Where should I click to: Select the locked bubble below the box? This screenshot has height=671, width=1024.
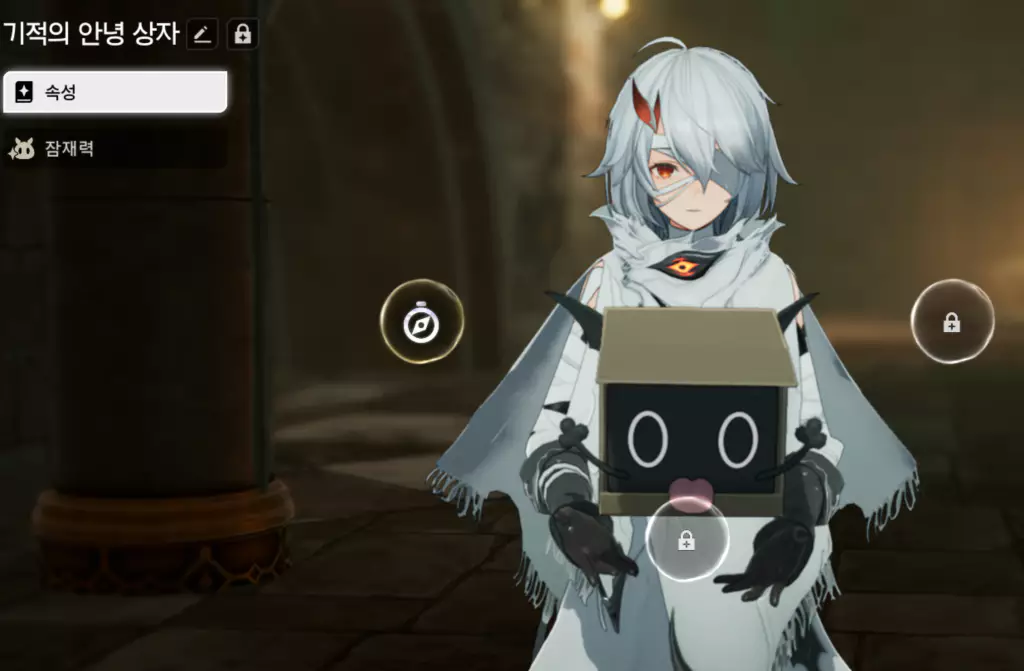686,540
